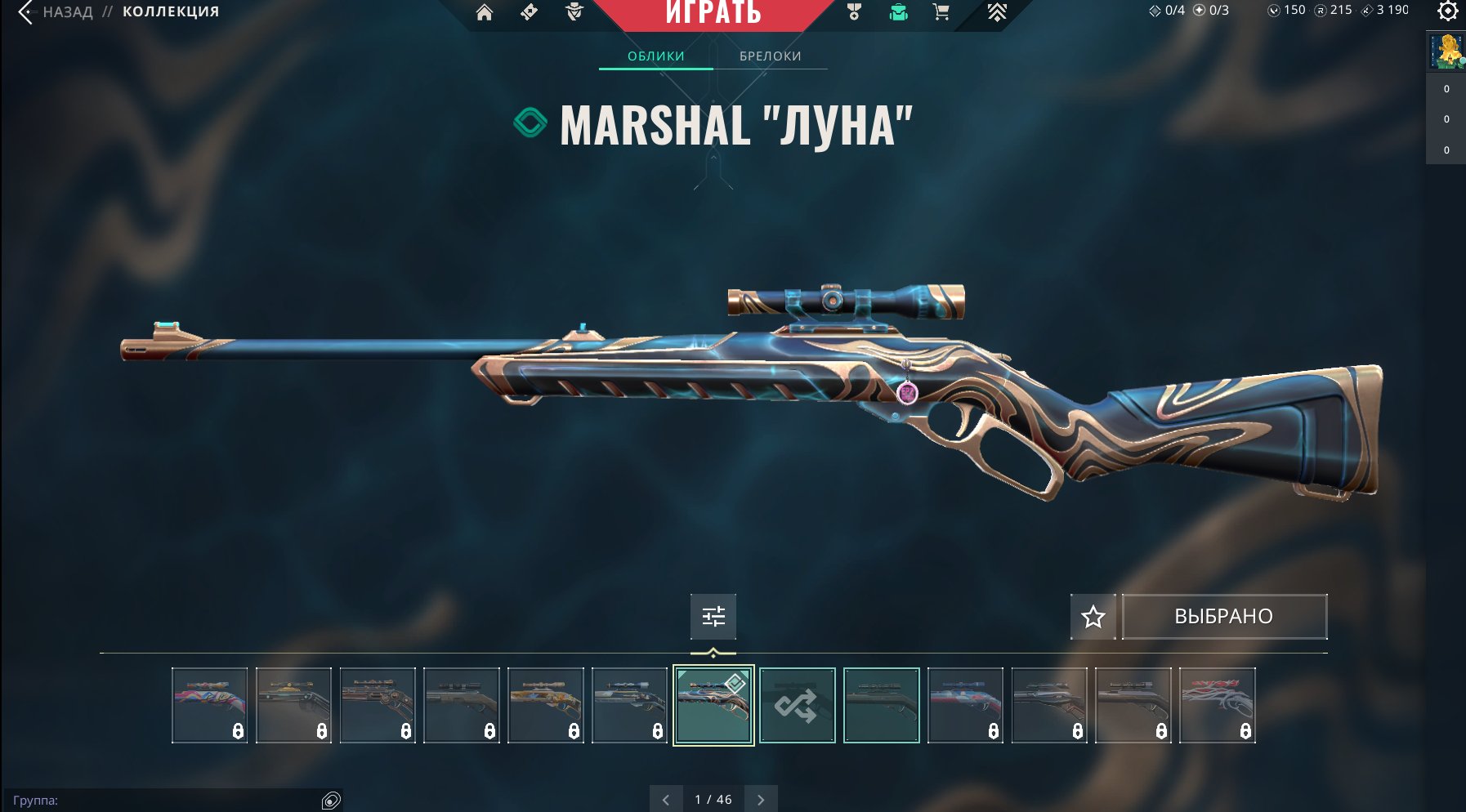Select the locked red-white Marshal thumbnail at row end
The height and width of the screenshot is (812, 1466).
coord(1217,705)
